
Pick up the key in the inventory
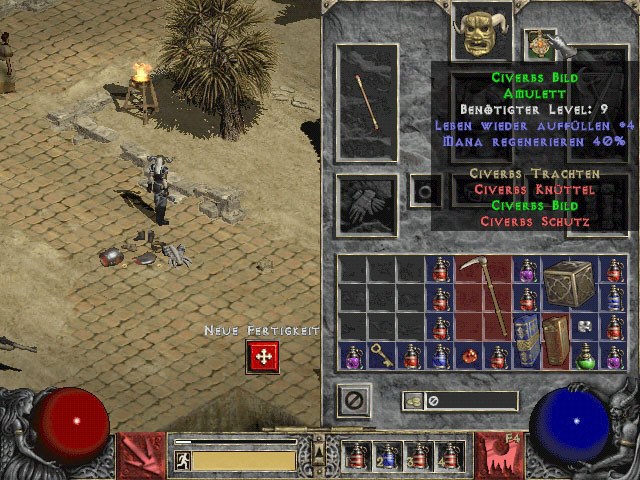(x=383, y=354)
